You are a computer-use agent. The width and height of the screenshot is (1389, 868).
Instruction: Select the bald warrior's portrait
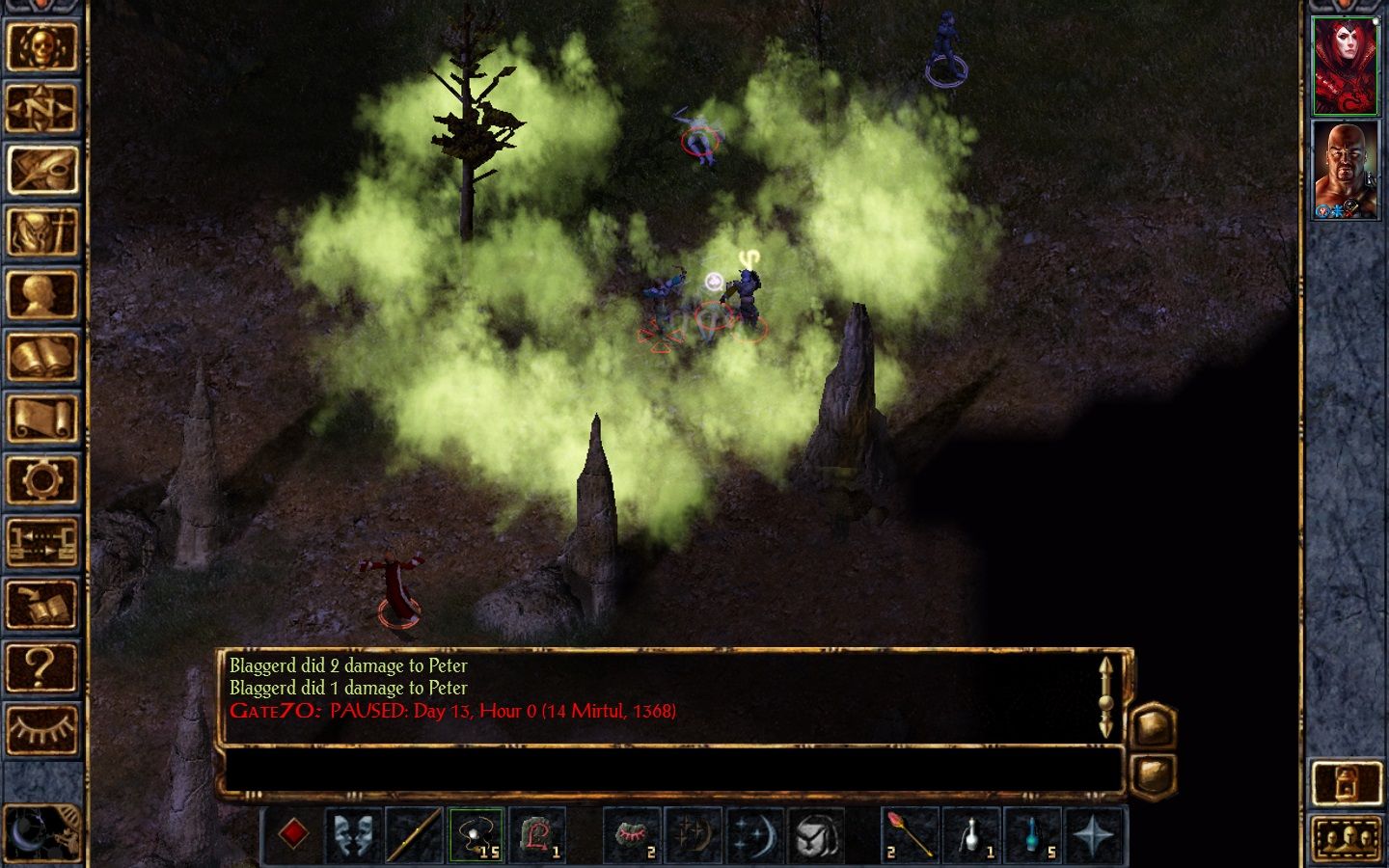[1346, 170]
